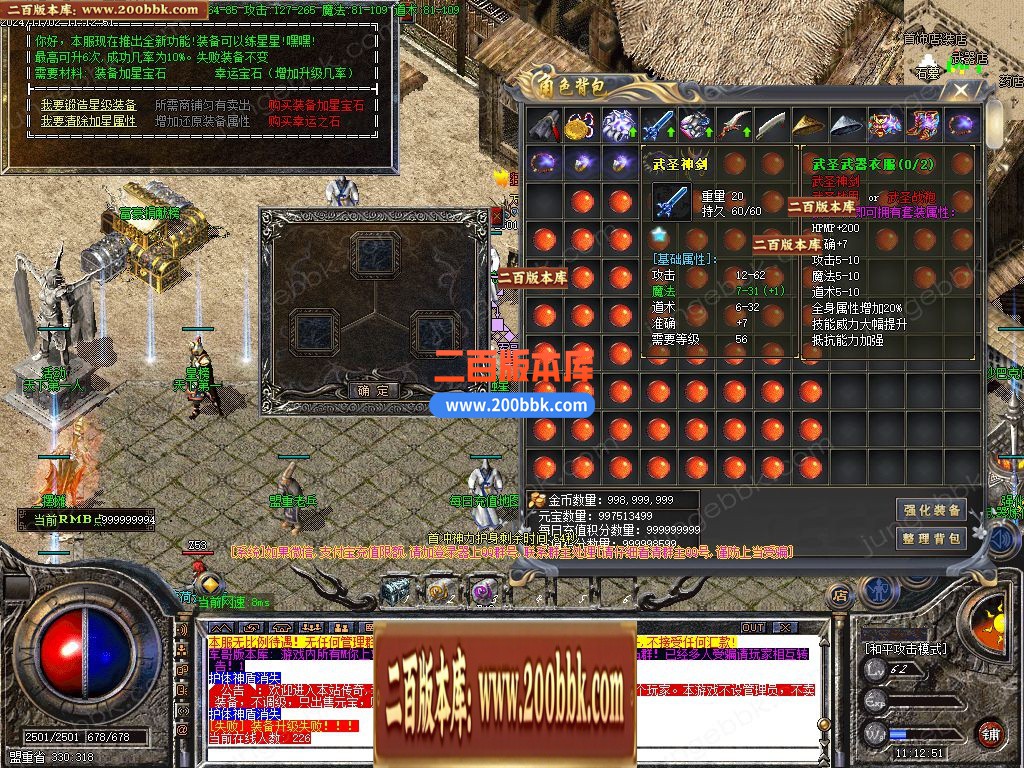
Task: Select the red demon mask armor item
Action: (x=885, y=126)
